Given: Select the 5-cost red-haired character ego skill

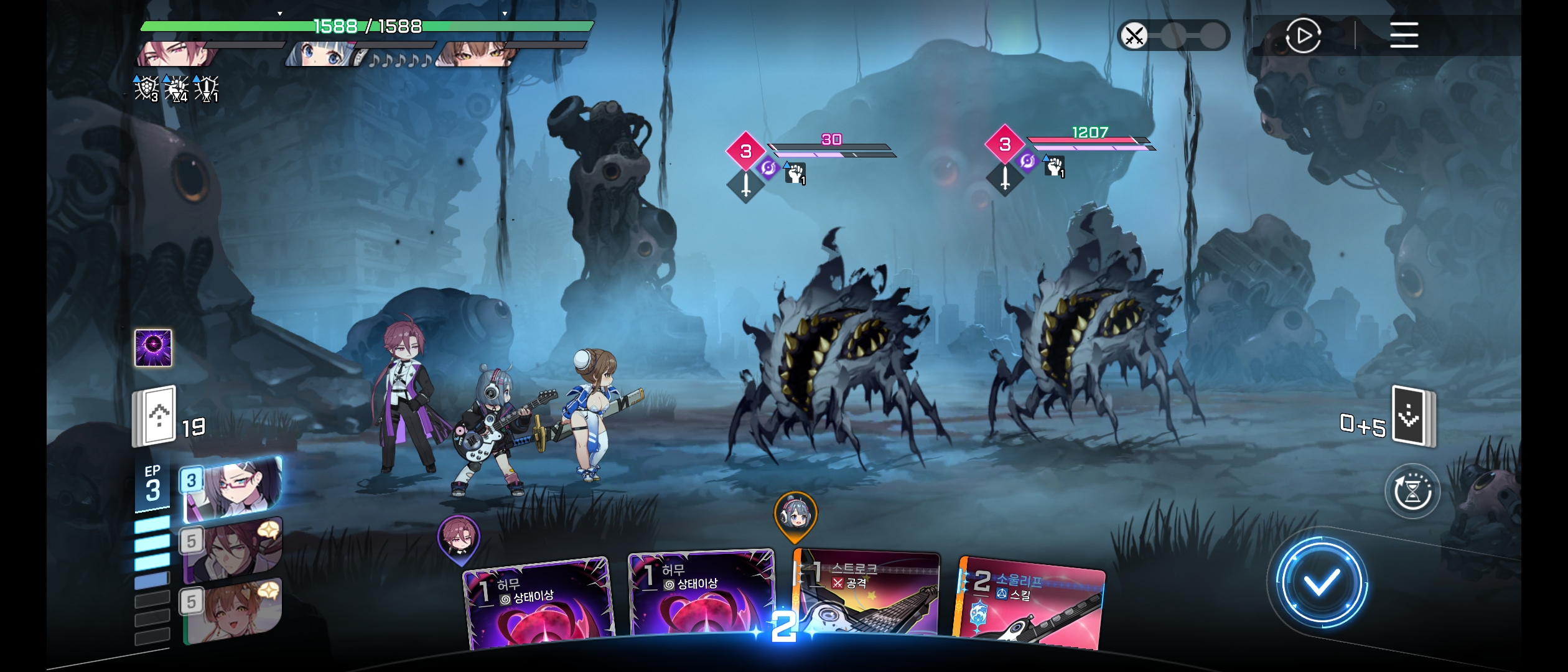Looking at the screenshot, I should point(231,549).
